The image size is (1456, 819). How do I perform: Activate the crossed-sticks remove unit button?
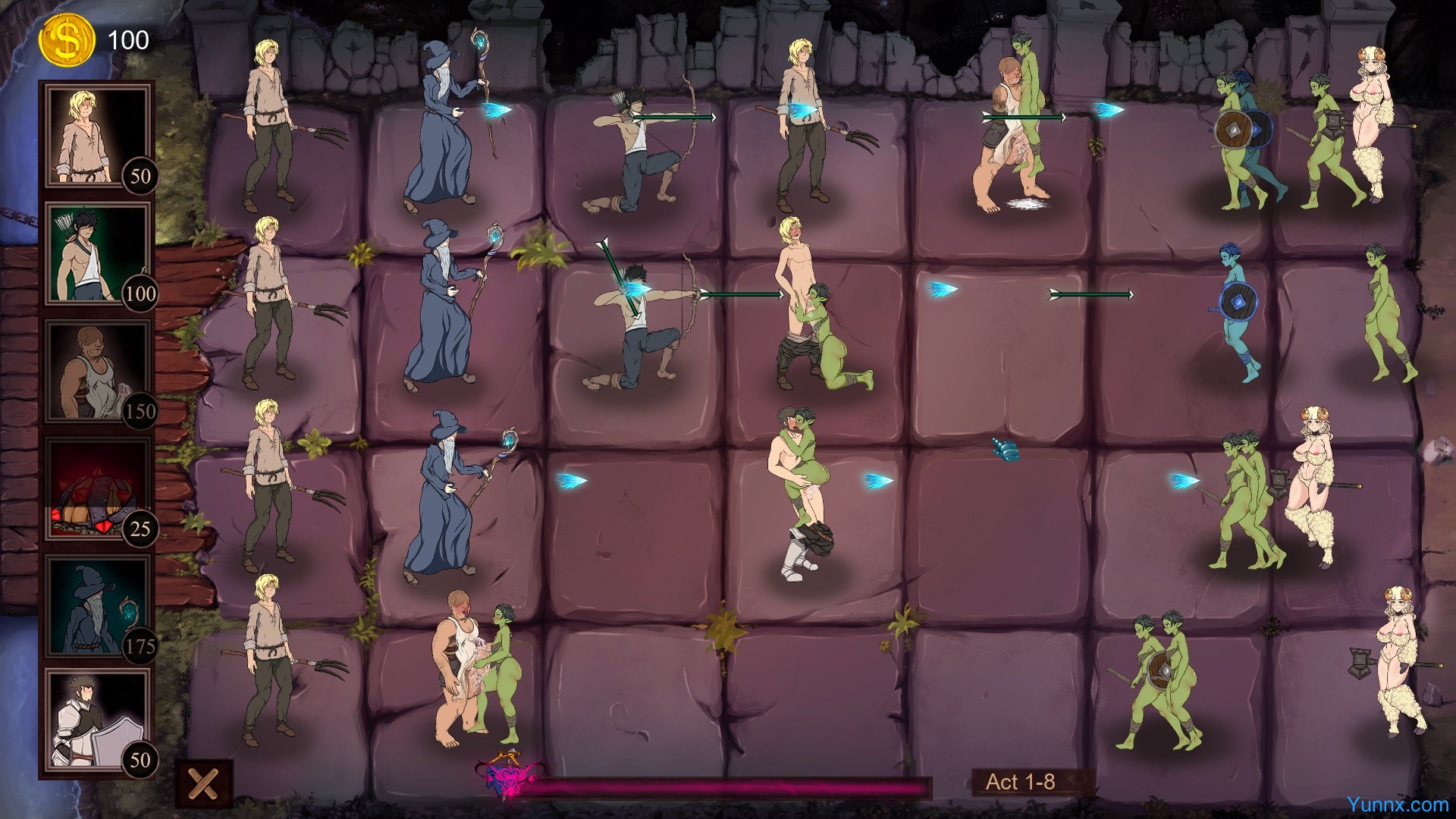pos(204,784)
